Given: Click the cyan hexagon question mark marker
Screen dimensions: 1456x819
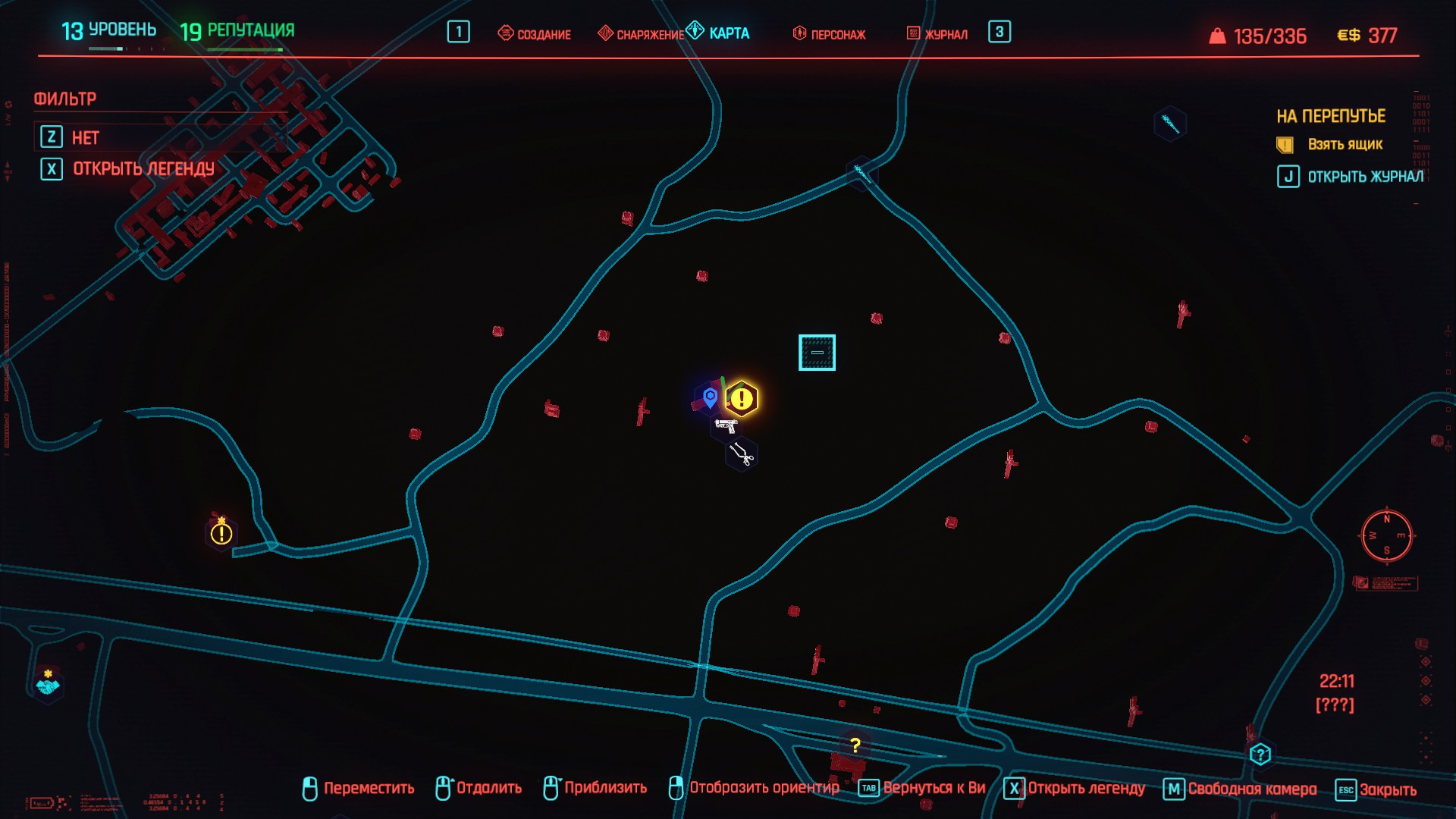Looking at the screenshot, I should [x=1260, y=755].
